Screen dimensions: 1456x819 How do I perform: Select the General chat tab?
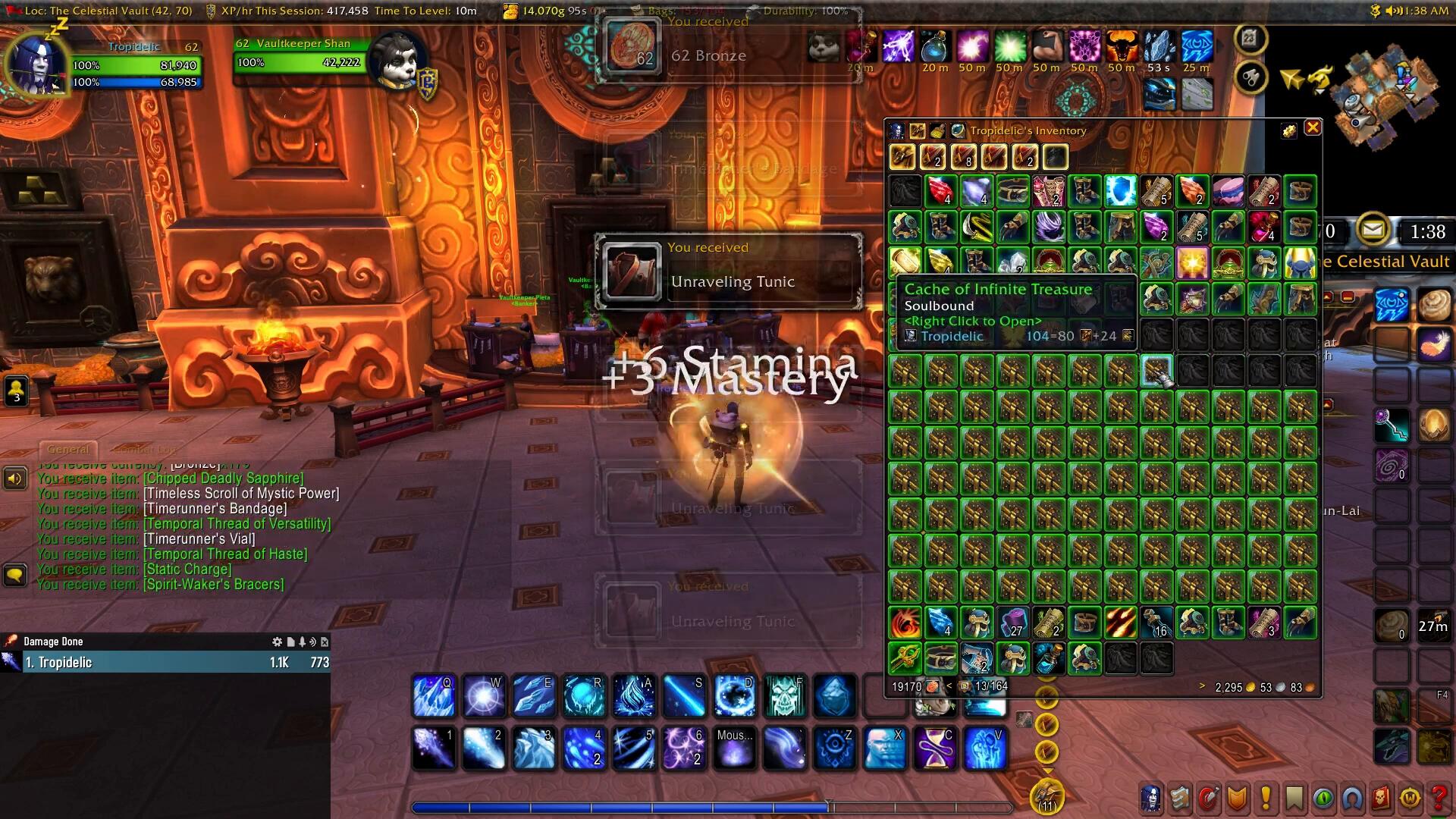(68, 449)
